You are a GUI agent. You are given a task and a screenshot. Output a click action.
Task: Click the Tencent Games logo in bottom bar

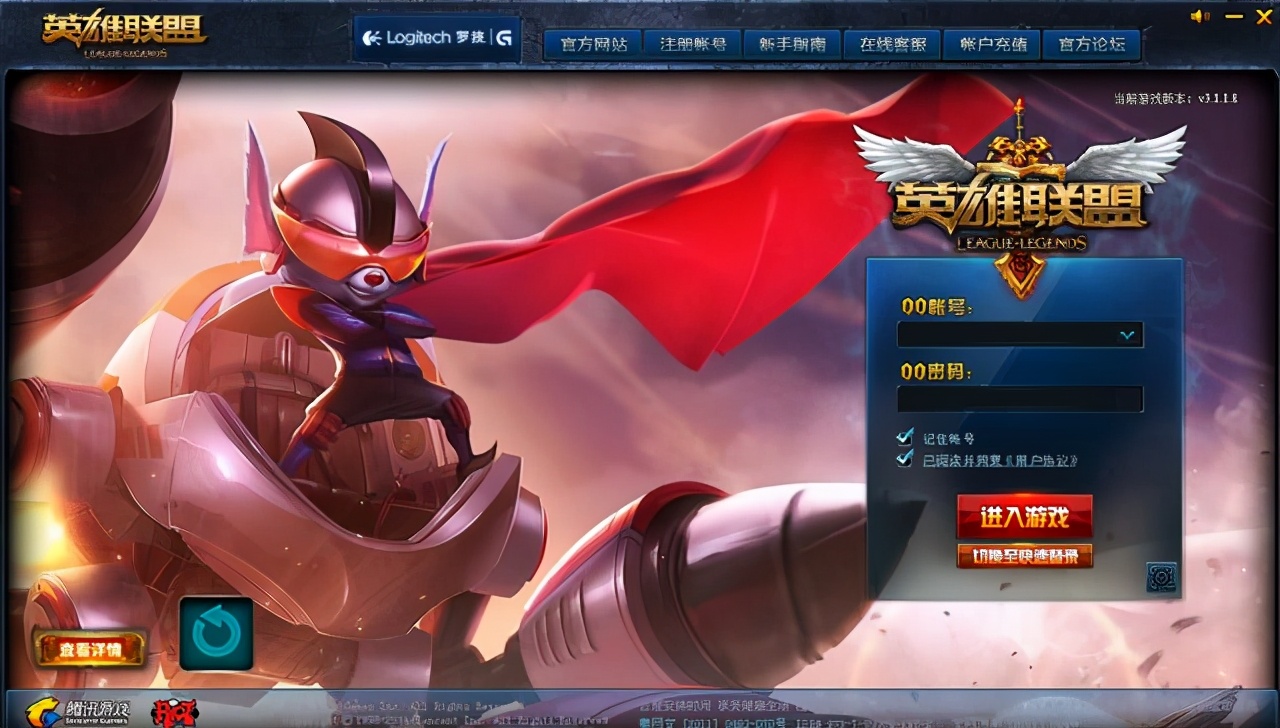pyautogui.click(x=75, y=712)
